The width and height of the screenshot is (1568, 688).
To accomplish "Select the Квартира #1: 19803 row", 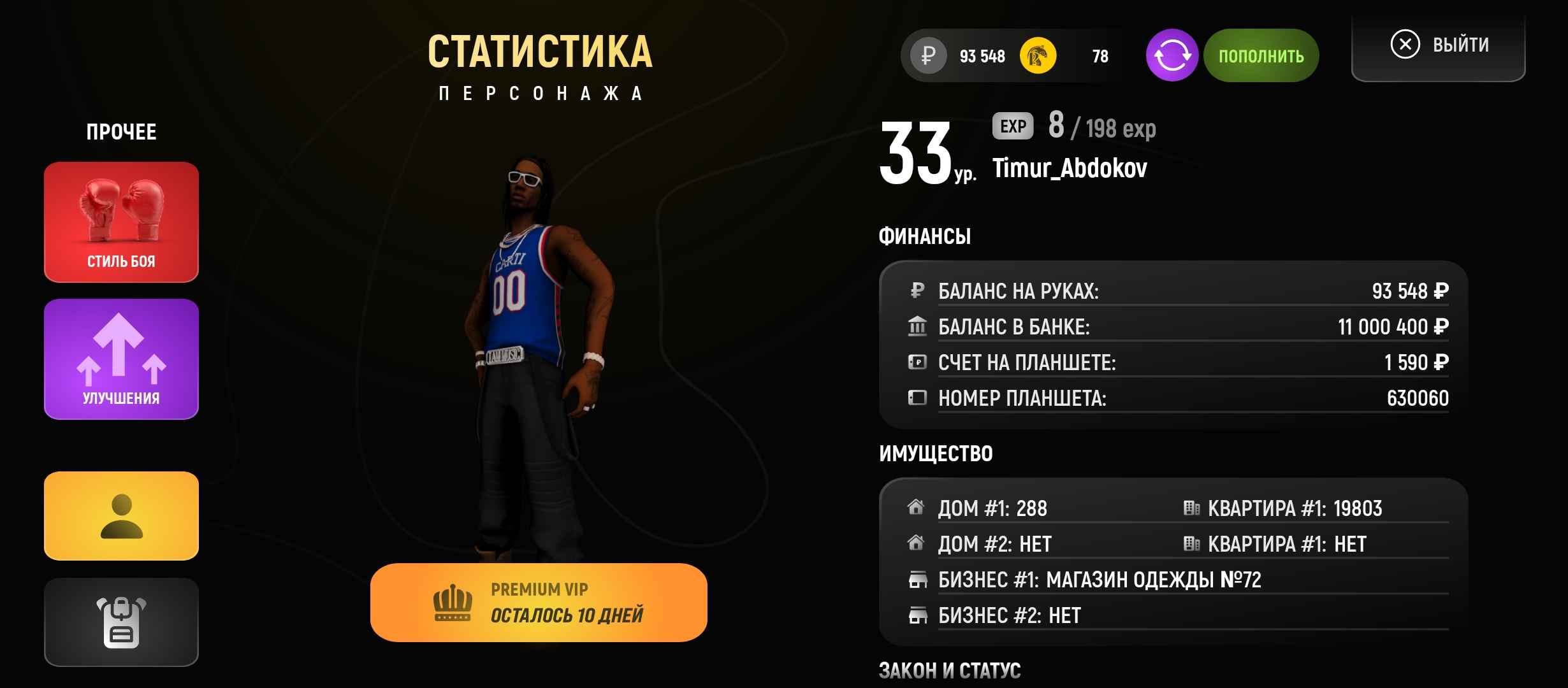I will (x=1294, y=508).
